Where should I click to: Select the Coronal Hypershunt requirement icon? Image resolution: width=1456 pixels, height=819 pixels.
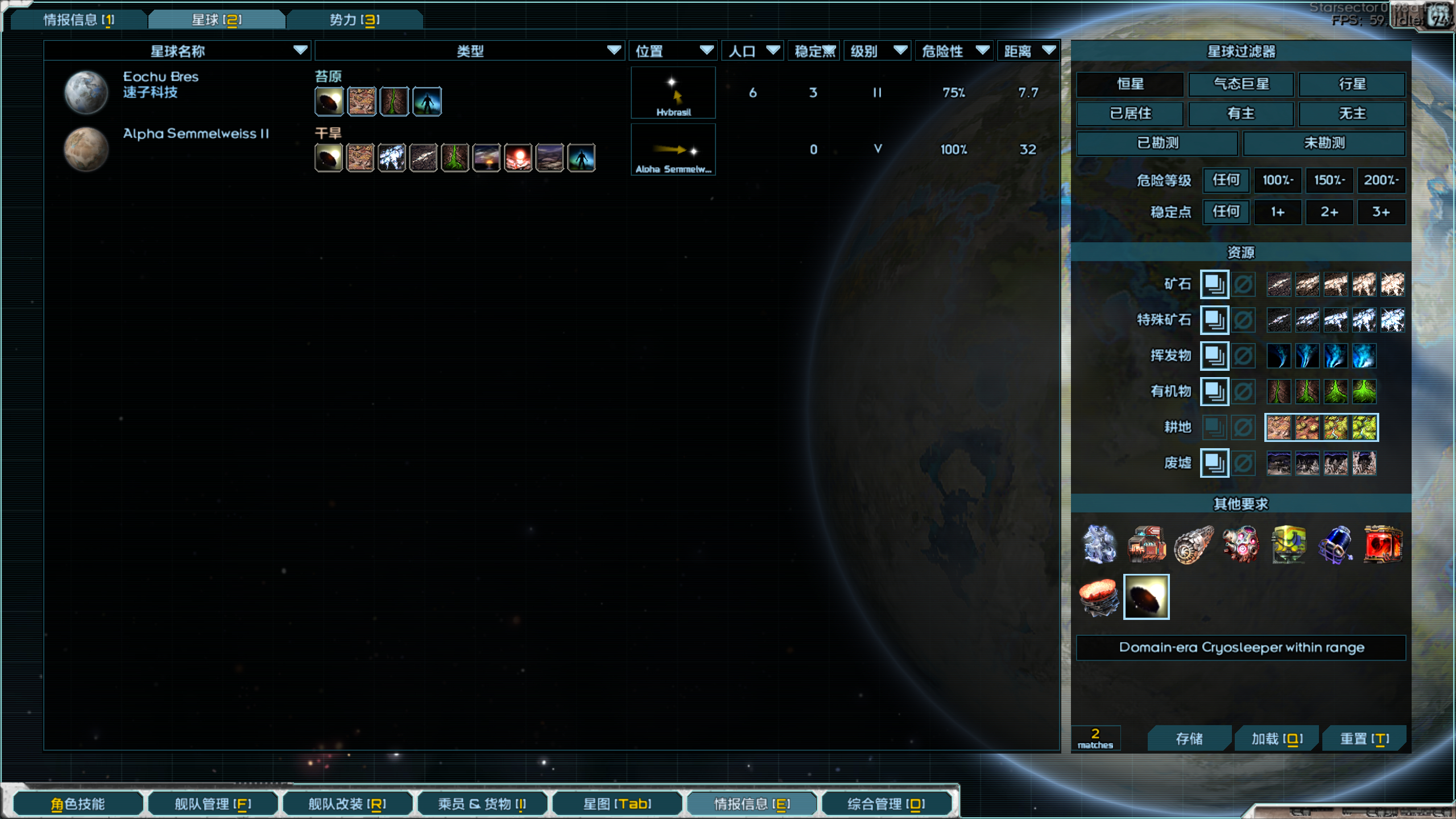pyautogui.click(x=1099, y=597)
